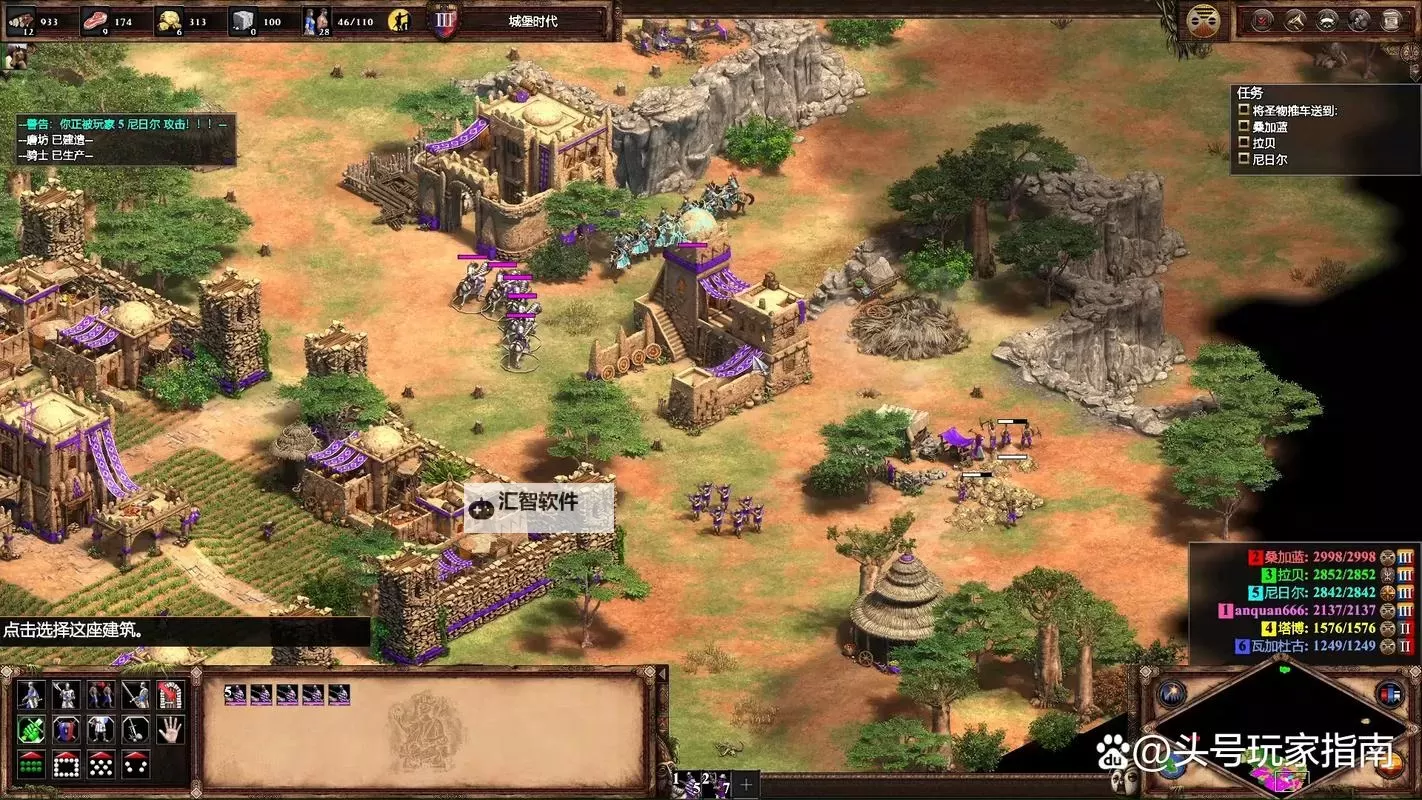Choose the box formation
Image resolution: width=1422 pixels, height=800 pixels.
68,765
